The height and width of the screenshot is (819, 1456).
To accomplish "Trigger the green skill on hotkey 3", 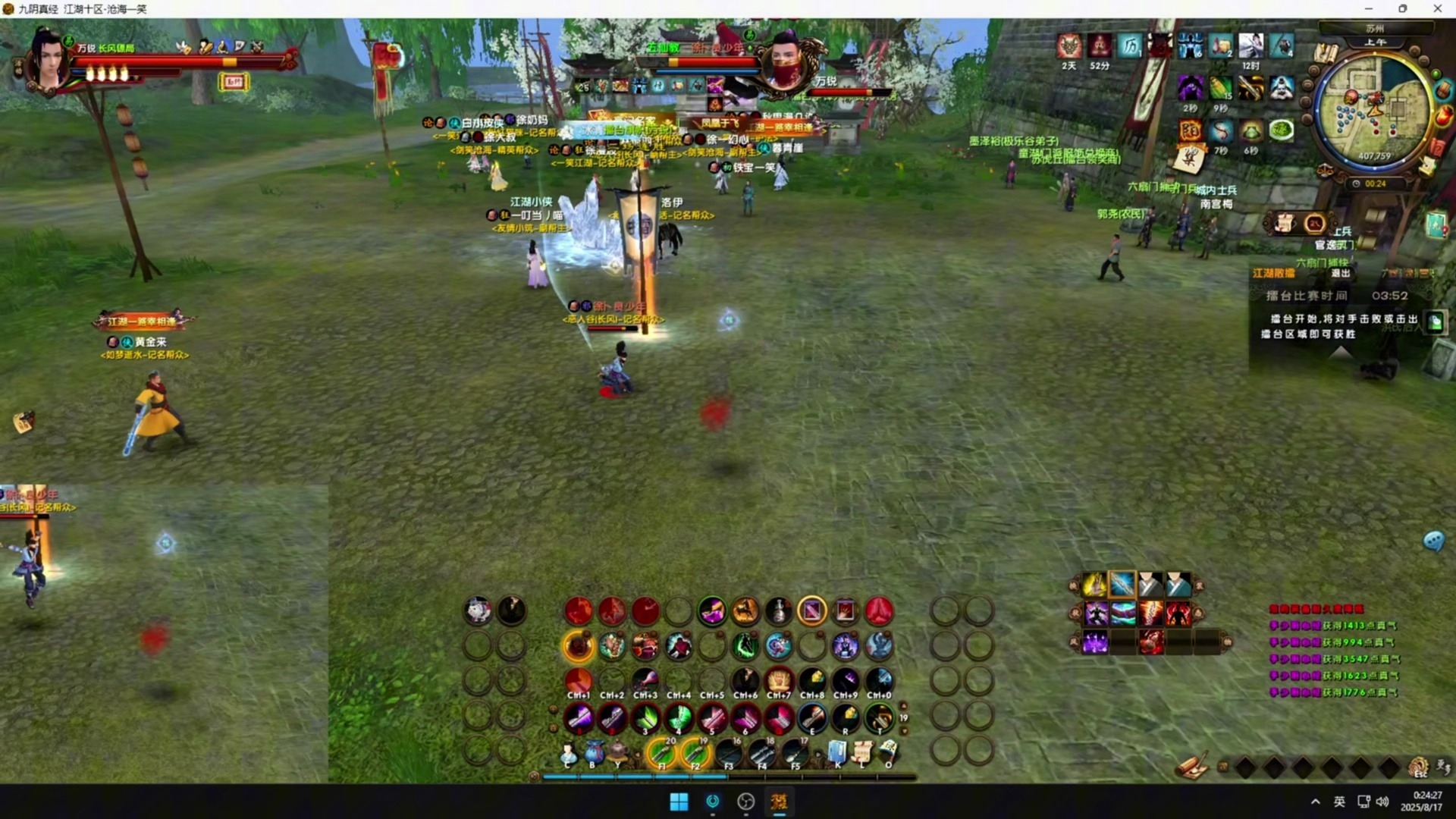I will (645, 717).
